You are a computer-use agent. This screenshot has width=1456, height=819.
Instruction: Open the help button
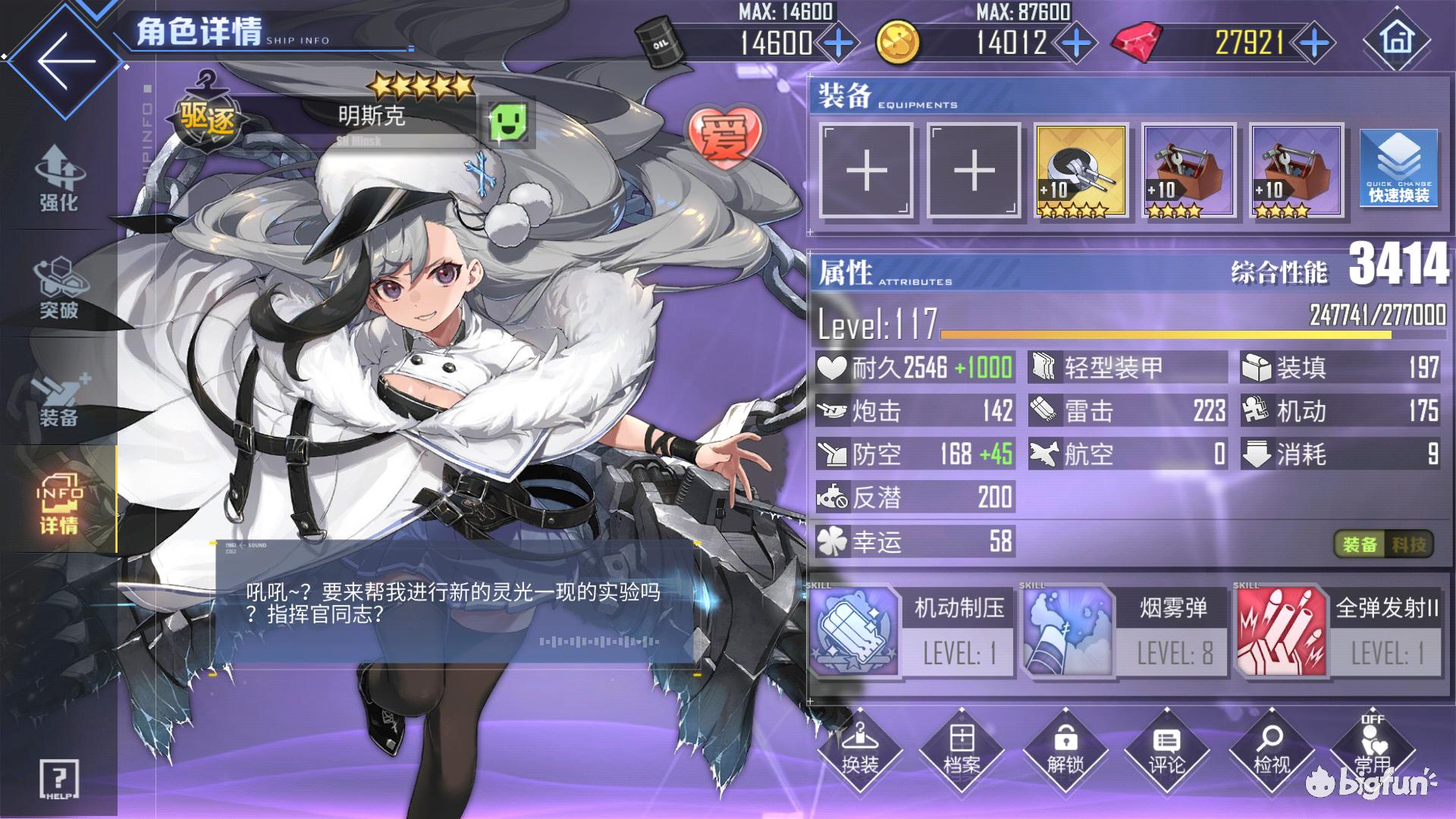point(58,779)
